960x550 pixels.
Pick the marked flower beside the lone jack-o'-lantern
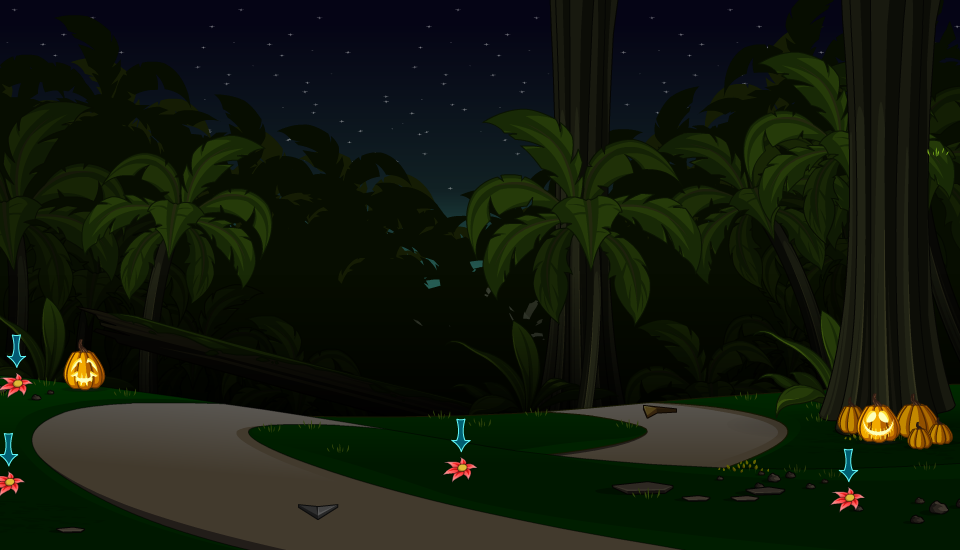pyautogui.click(x=16, y=384)
